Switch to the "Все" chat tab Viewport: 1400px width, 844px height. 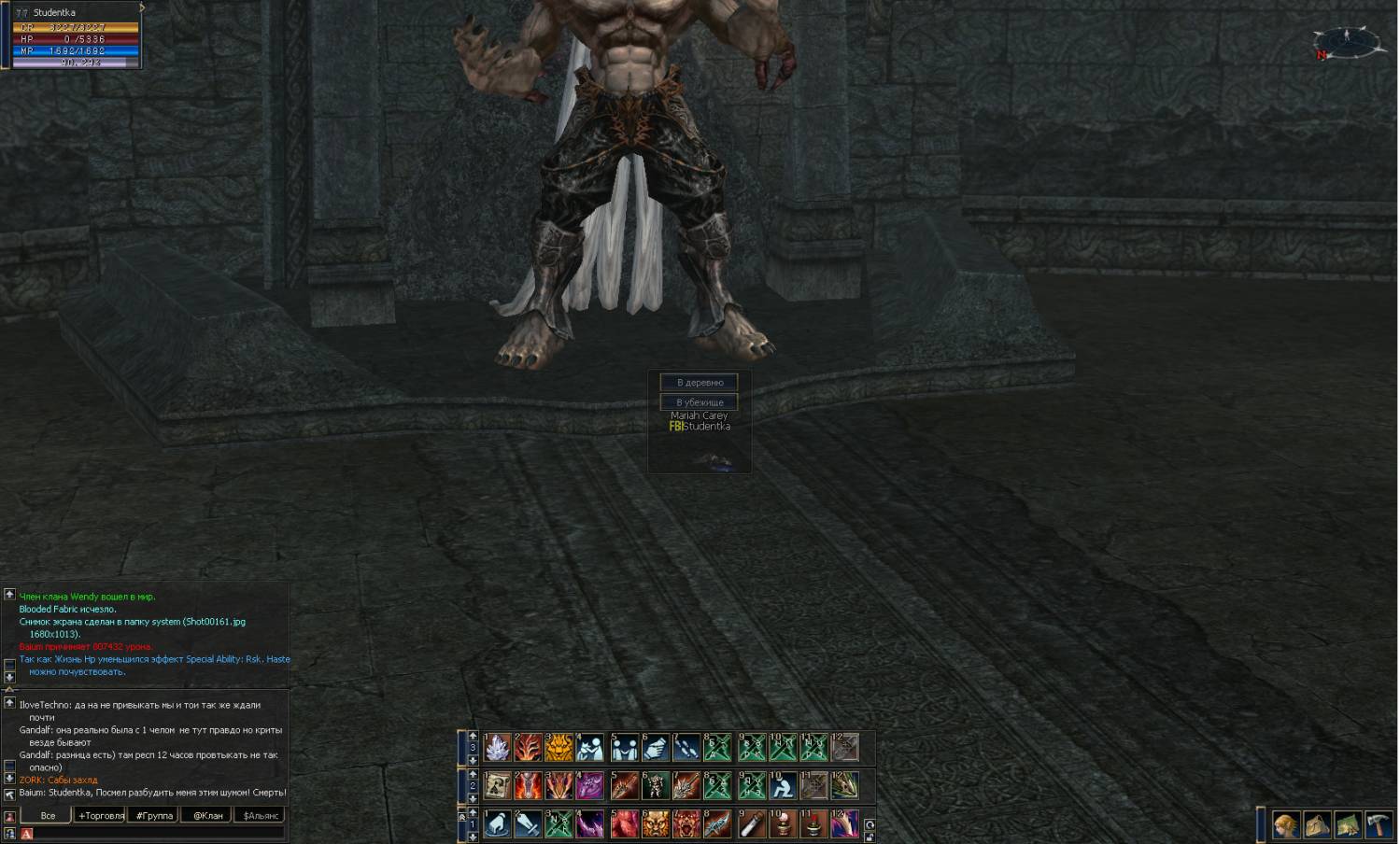click(48, 816)
